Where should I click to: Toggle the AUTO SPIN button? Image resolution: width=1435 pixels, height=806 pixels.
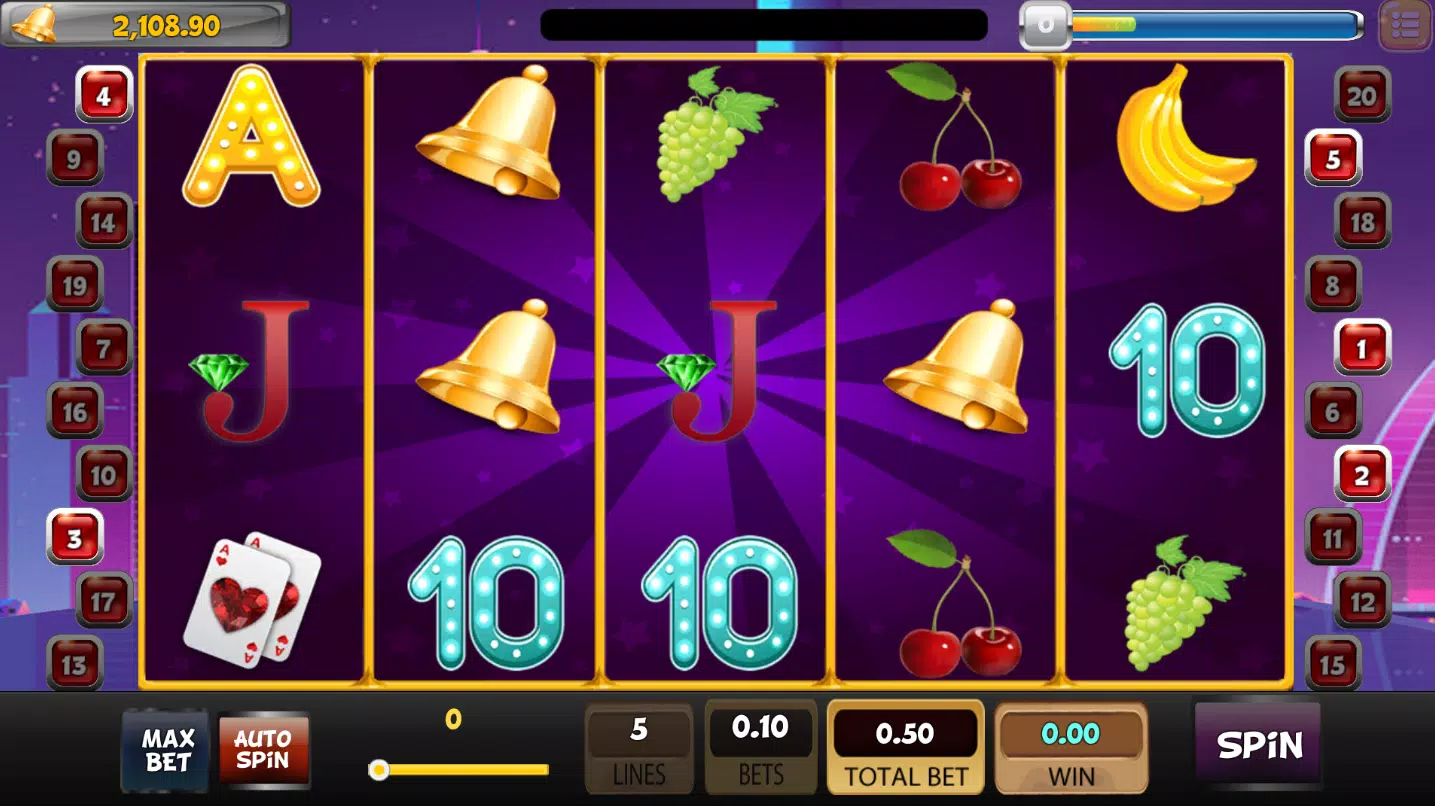[x=263, y=750]
